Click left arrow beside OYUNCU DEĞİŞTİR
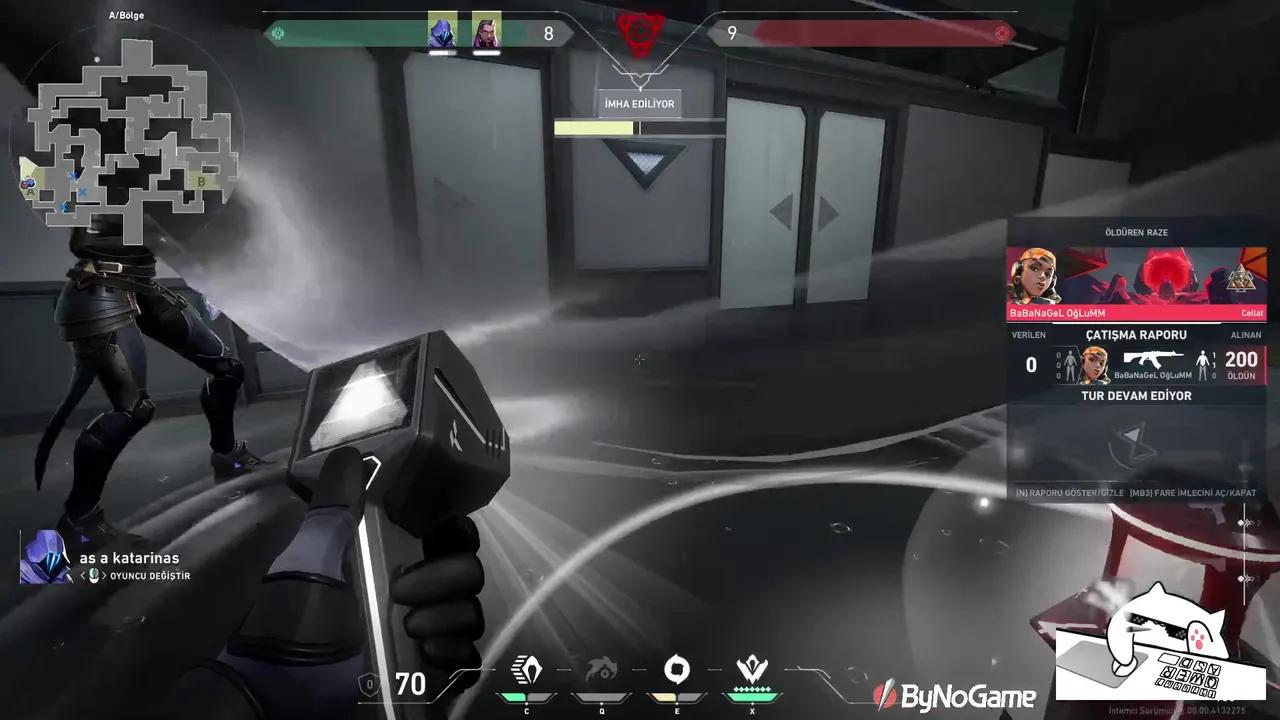 pyautogui.click(x=84, y=575)
